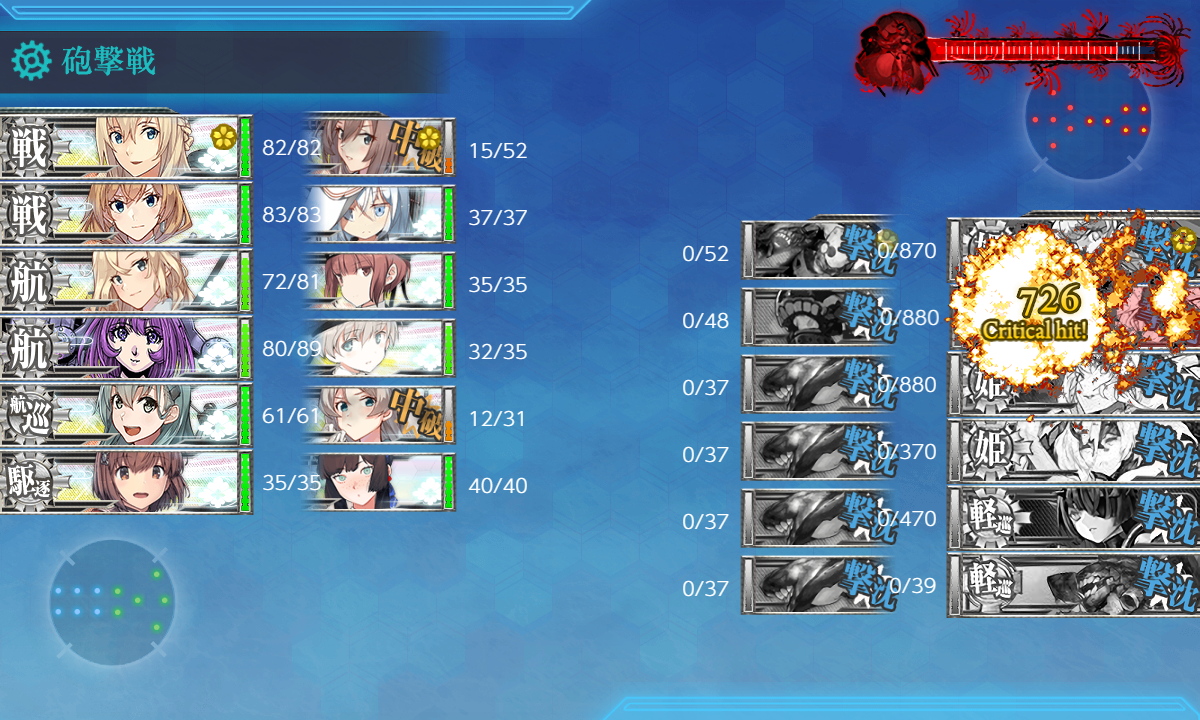Choose the carrier card showing 72/81 HP

pos(125,281)
